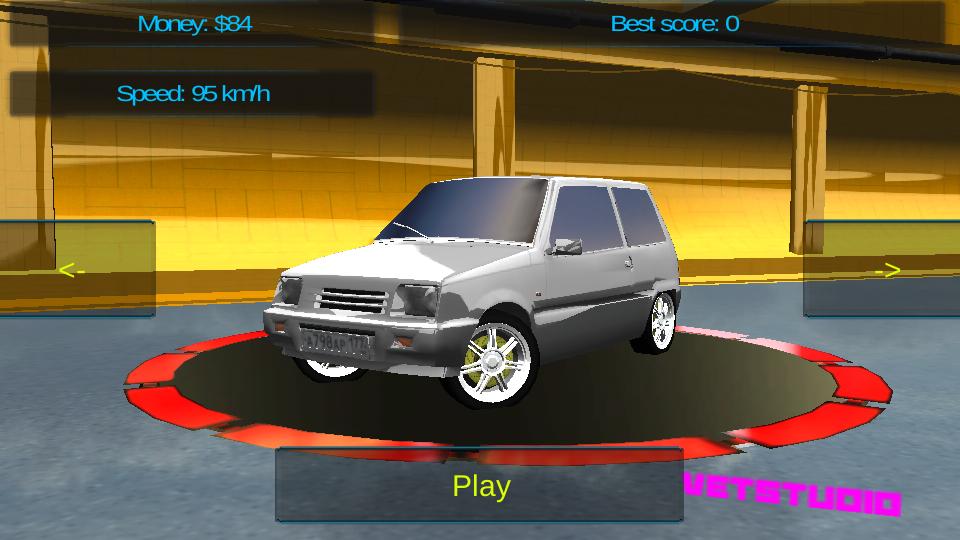
Task: Switch to the previous car with left arrow
Action: pos(74,269)
